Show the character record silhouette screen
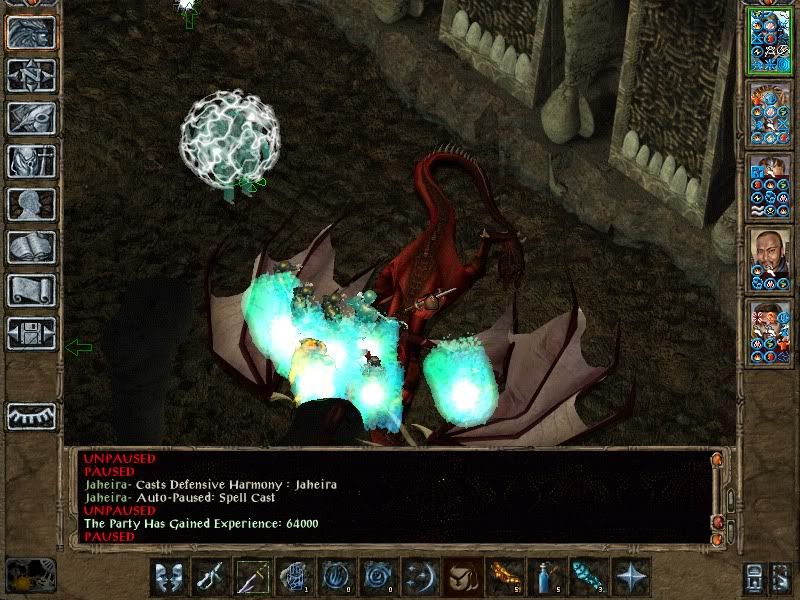The image size is (800, 600). pyautogui.click(x=31, y=204)
